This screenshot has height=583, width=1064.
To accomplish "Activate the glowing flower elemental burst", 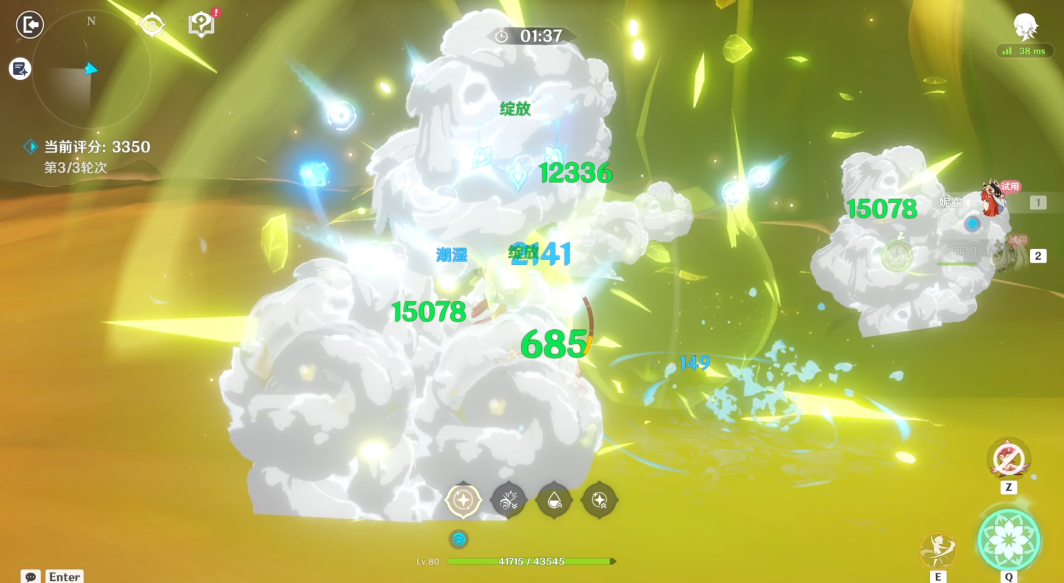I will coord(1008,540).
